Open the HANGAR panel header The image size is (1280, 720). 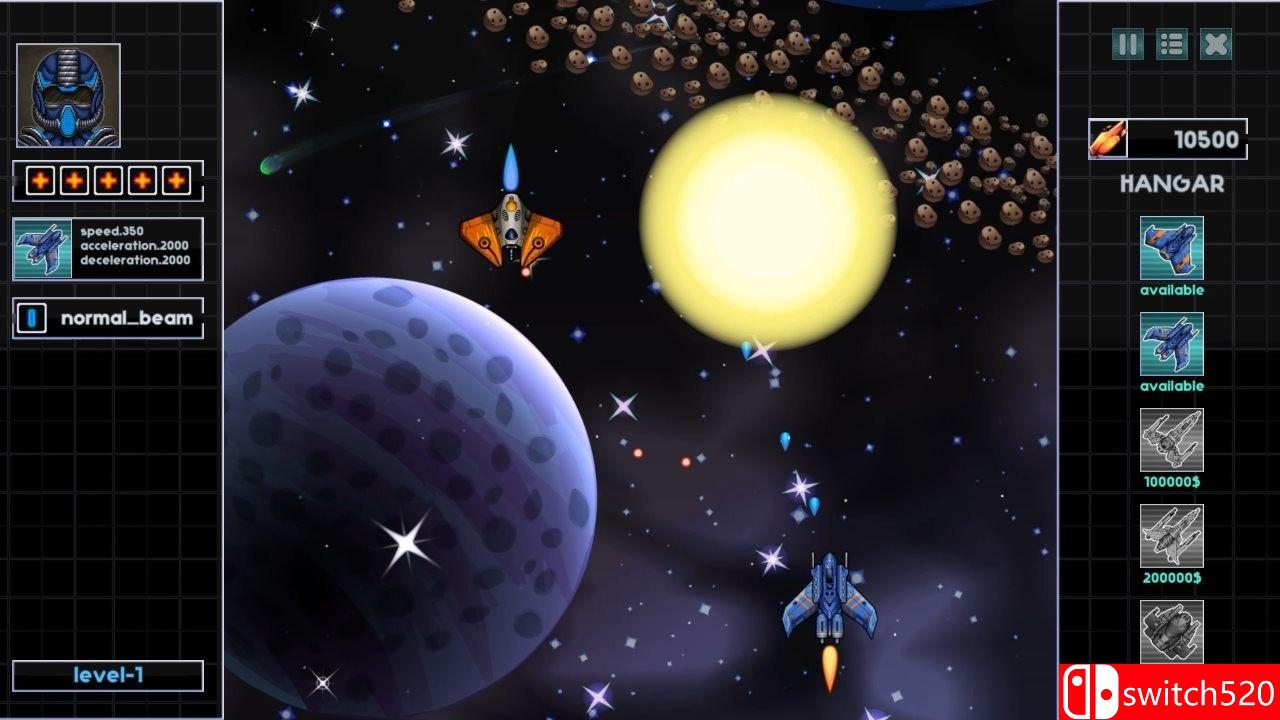1171,183
